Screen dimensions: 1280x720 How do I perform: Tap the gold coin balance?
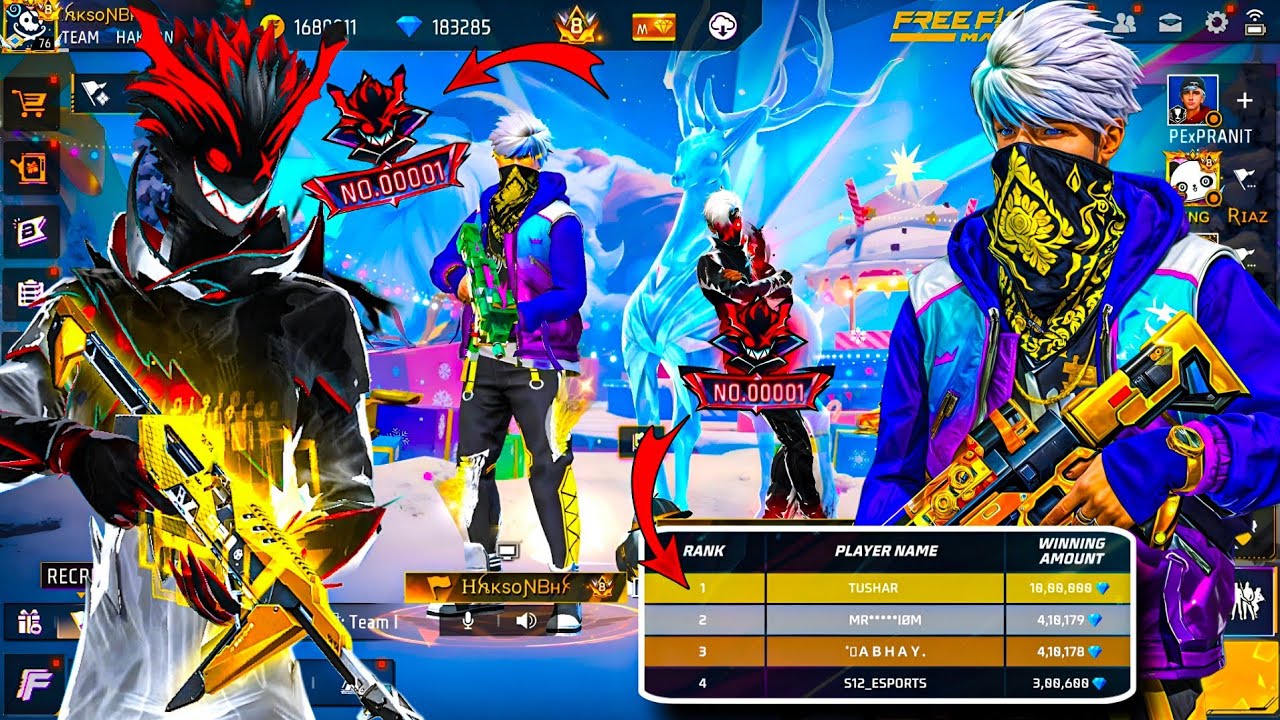(308, 27)
